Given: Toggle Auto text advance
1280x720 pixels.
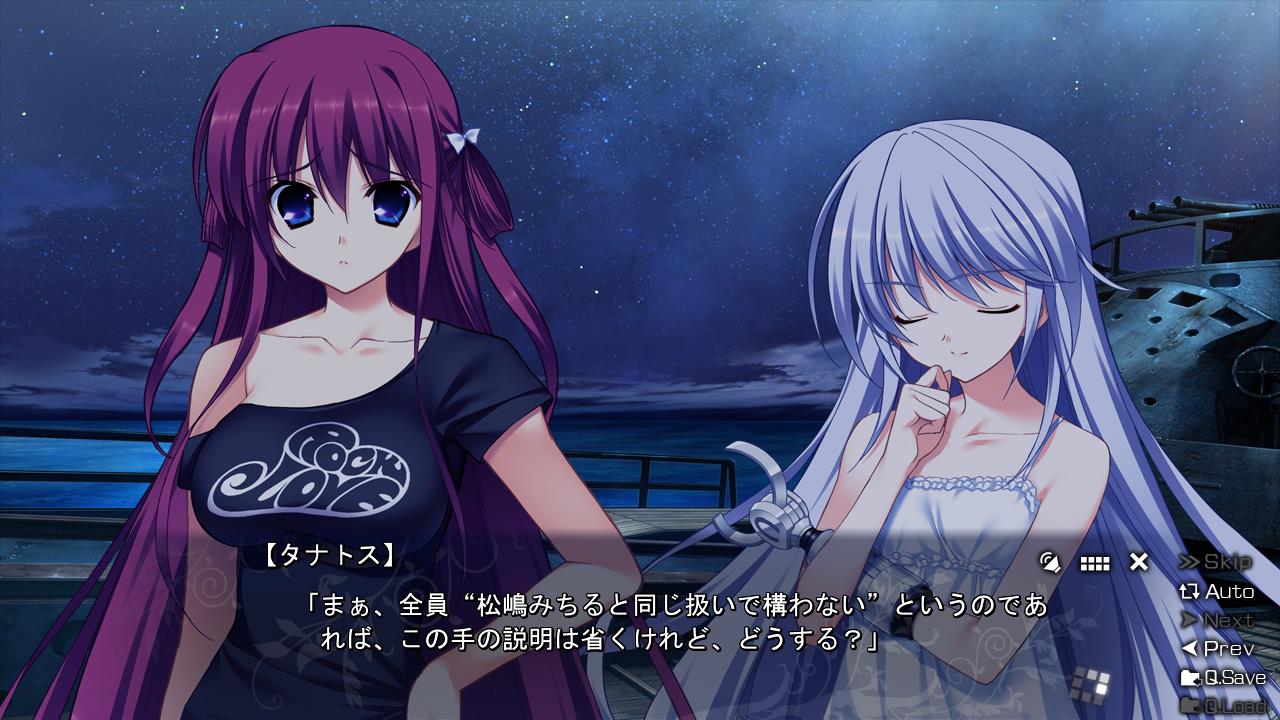Looking at the screenshot, I should click(1217, 591).
